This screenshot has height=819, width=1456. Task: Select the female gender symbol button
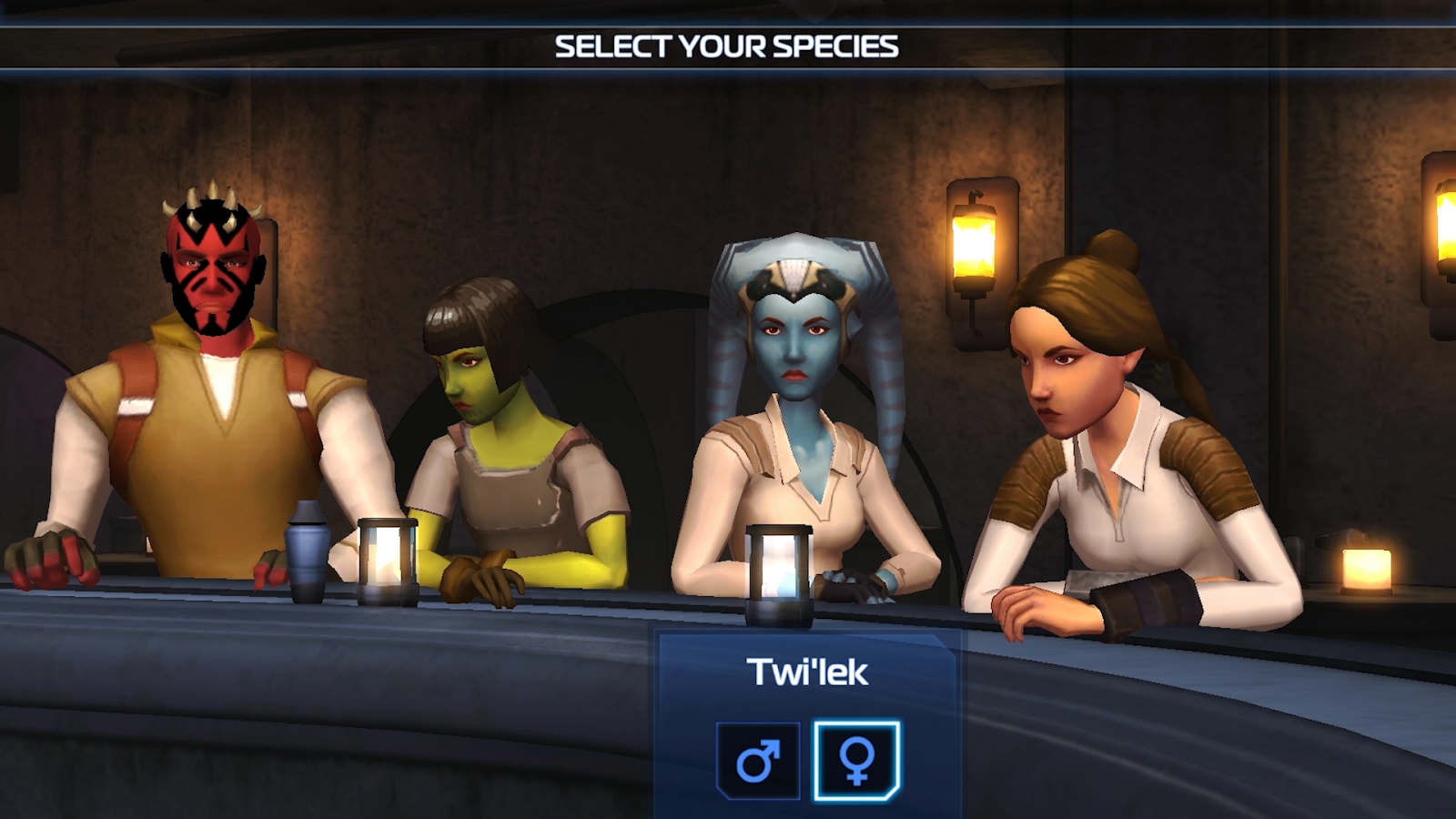(x=856, y=761)
